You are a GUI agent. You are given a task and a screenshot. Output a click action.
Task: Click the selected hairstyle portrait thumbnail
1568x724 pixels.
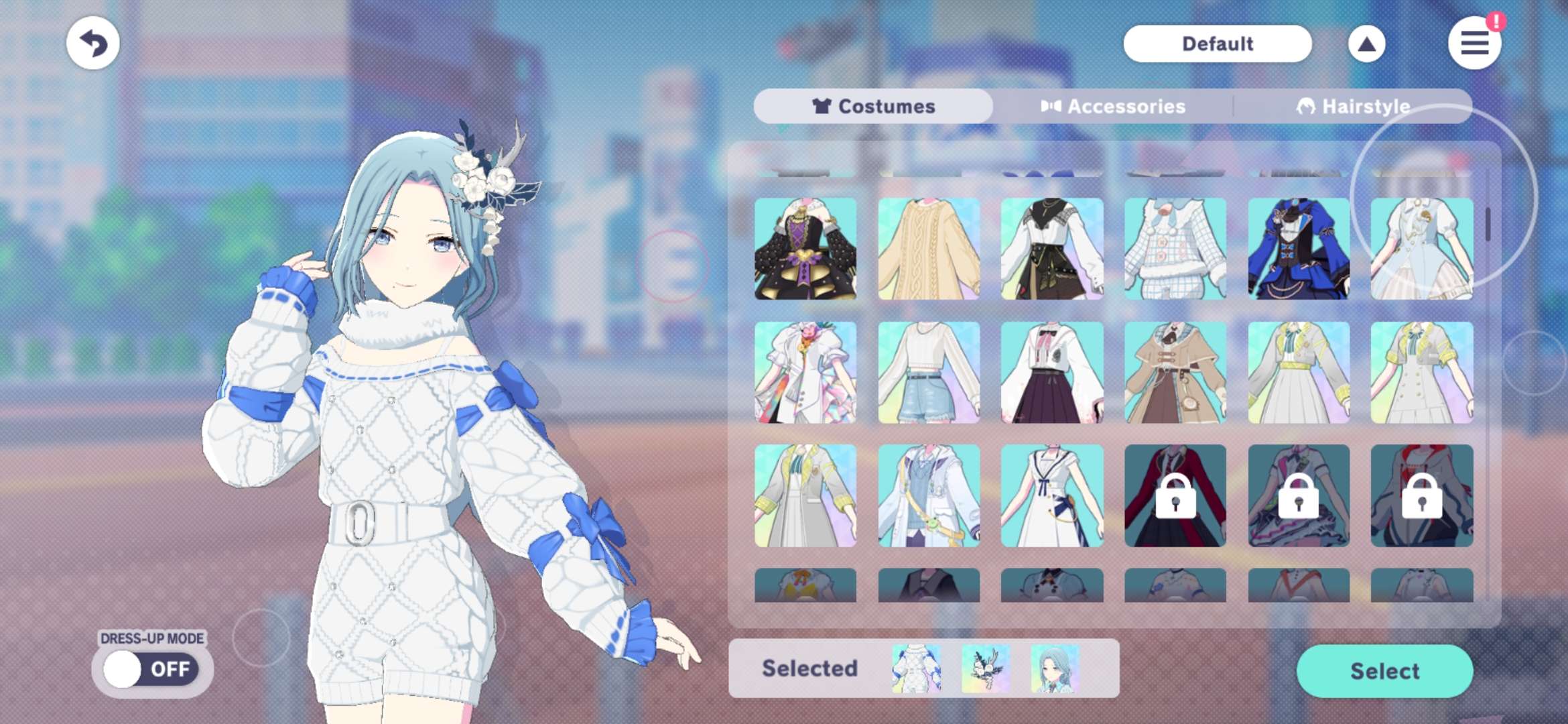[x=1055, y=668]
